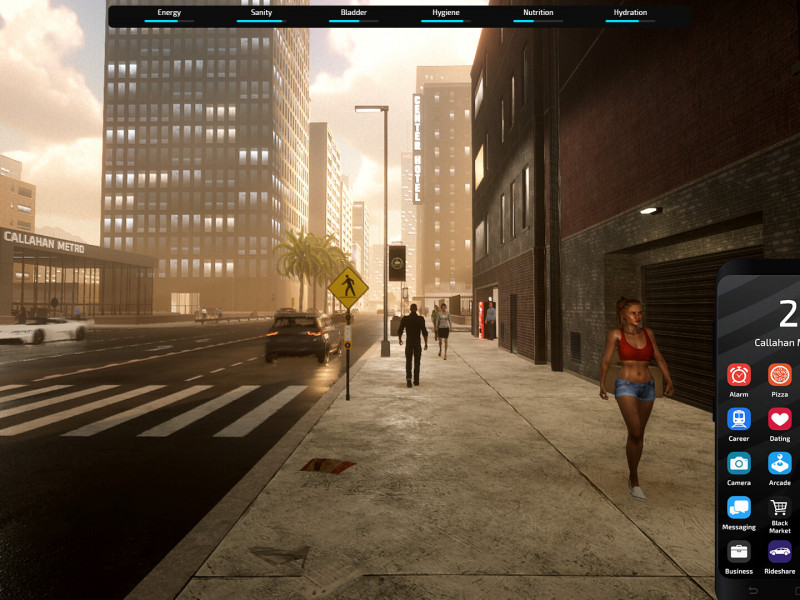The image size is (800, 600).
Task: Tap the phone's back arrow button
Action: pos(752,590)
